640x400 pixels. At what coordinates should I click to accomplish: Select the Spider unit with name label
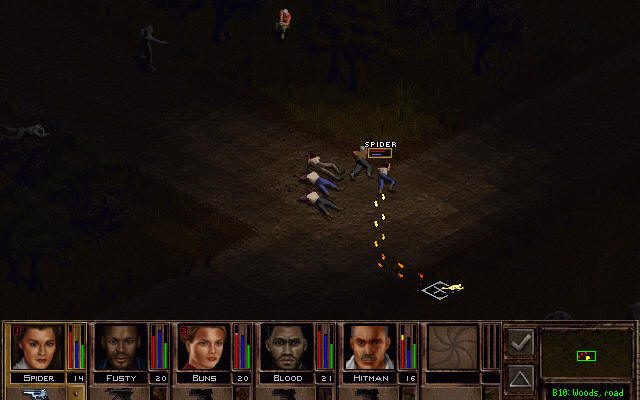point(361,163)
